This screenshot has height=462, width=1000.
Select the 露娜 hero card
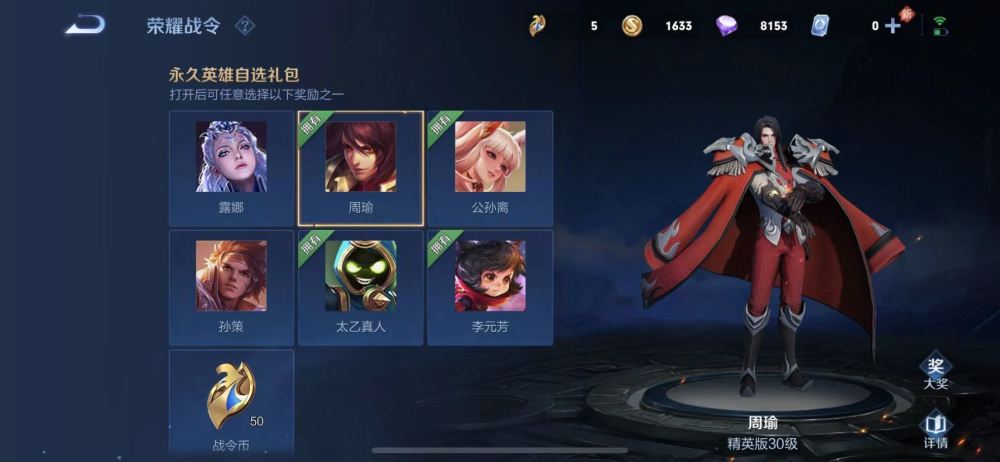pos(231,167)
